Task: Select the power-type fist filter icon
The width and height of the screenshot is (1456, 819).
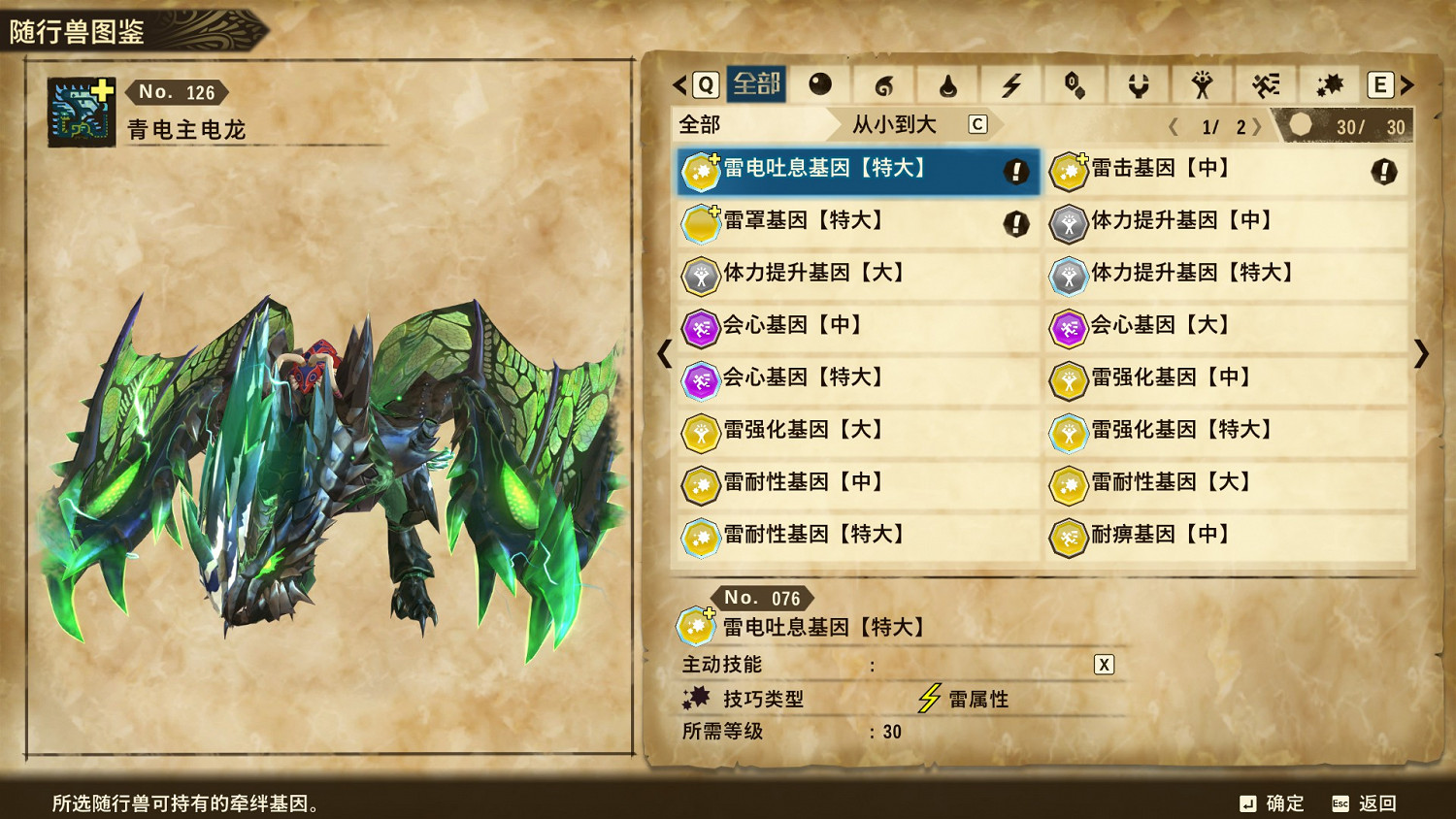Action: pos(1202,84)
